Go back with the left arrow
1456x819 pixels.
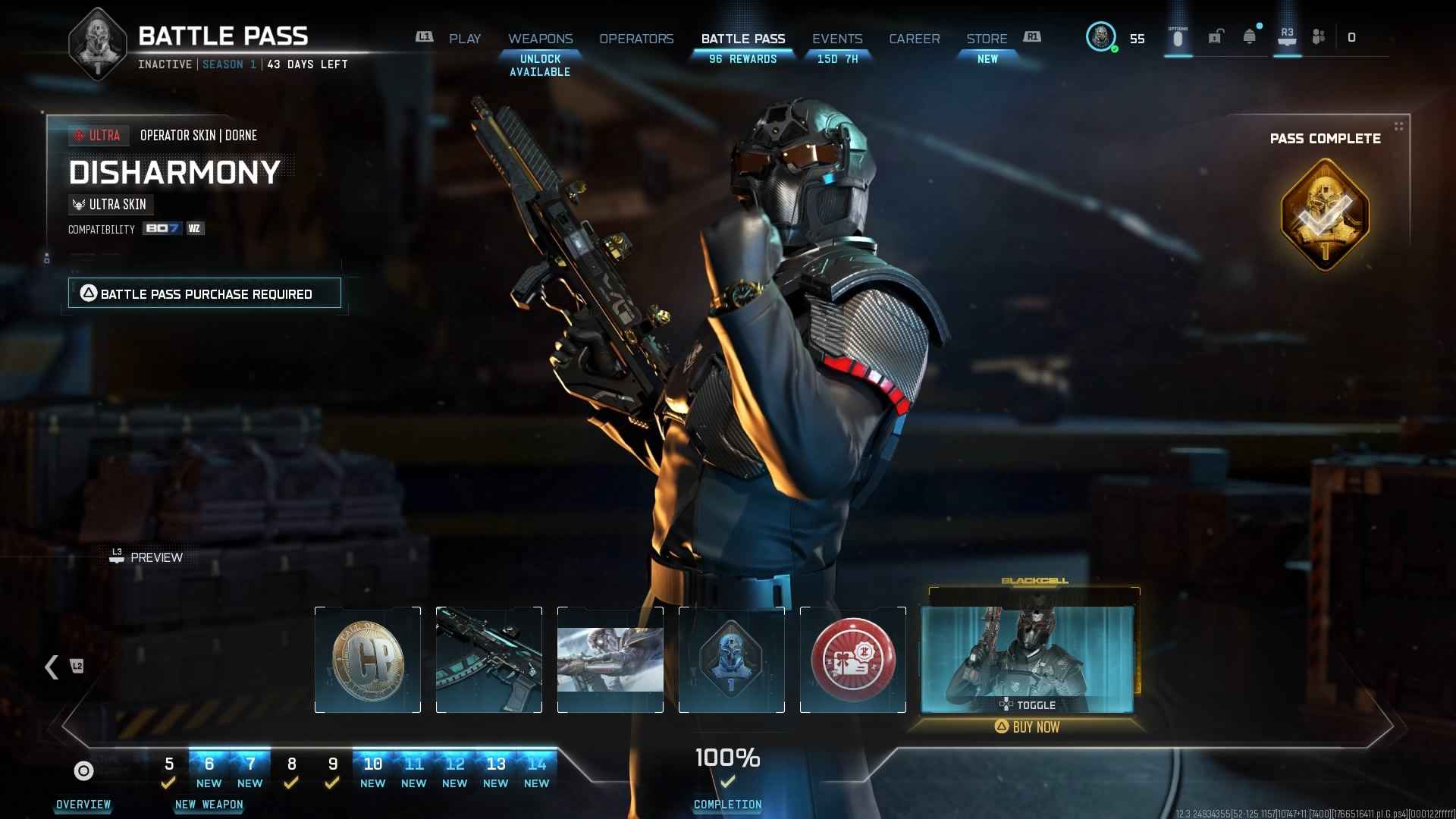pyautogui.click(x=52, y=667)
